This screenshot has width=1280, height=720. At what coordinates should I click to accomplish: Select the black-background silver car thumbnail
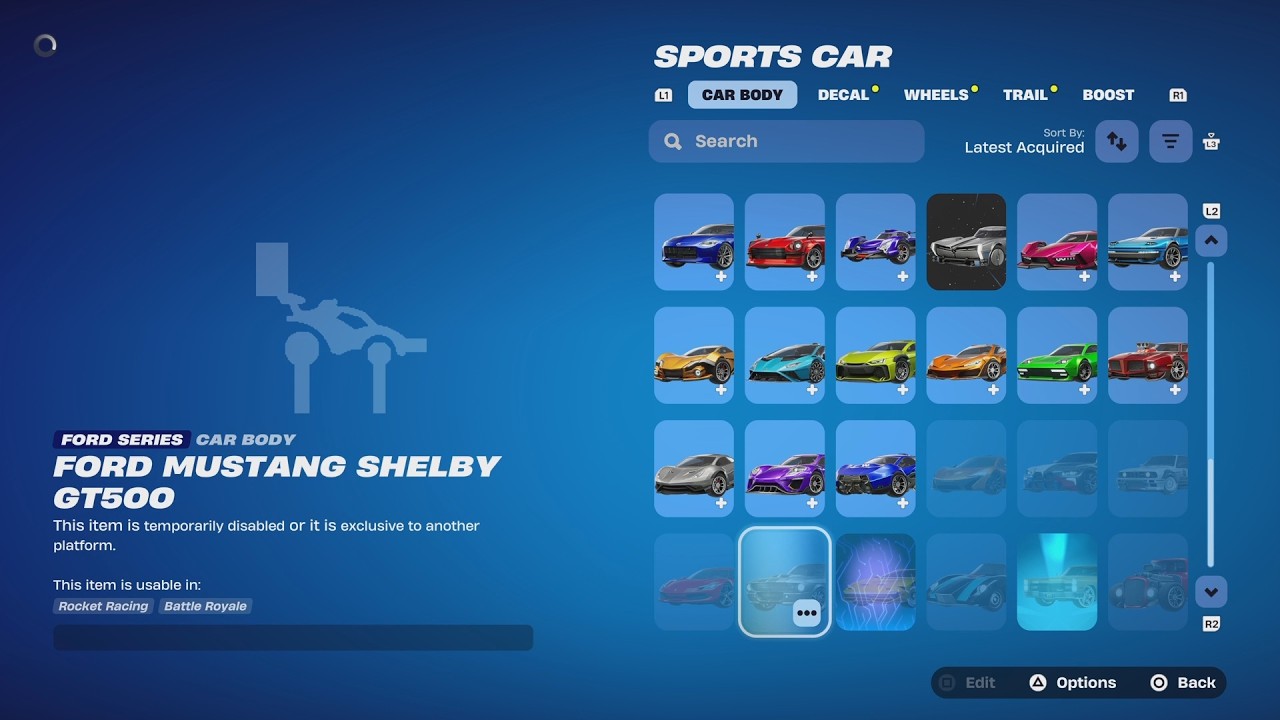tap(966, 242)
